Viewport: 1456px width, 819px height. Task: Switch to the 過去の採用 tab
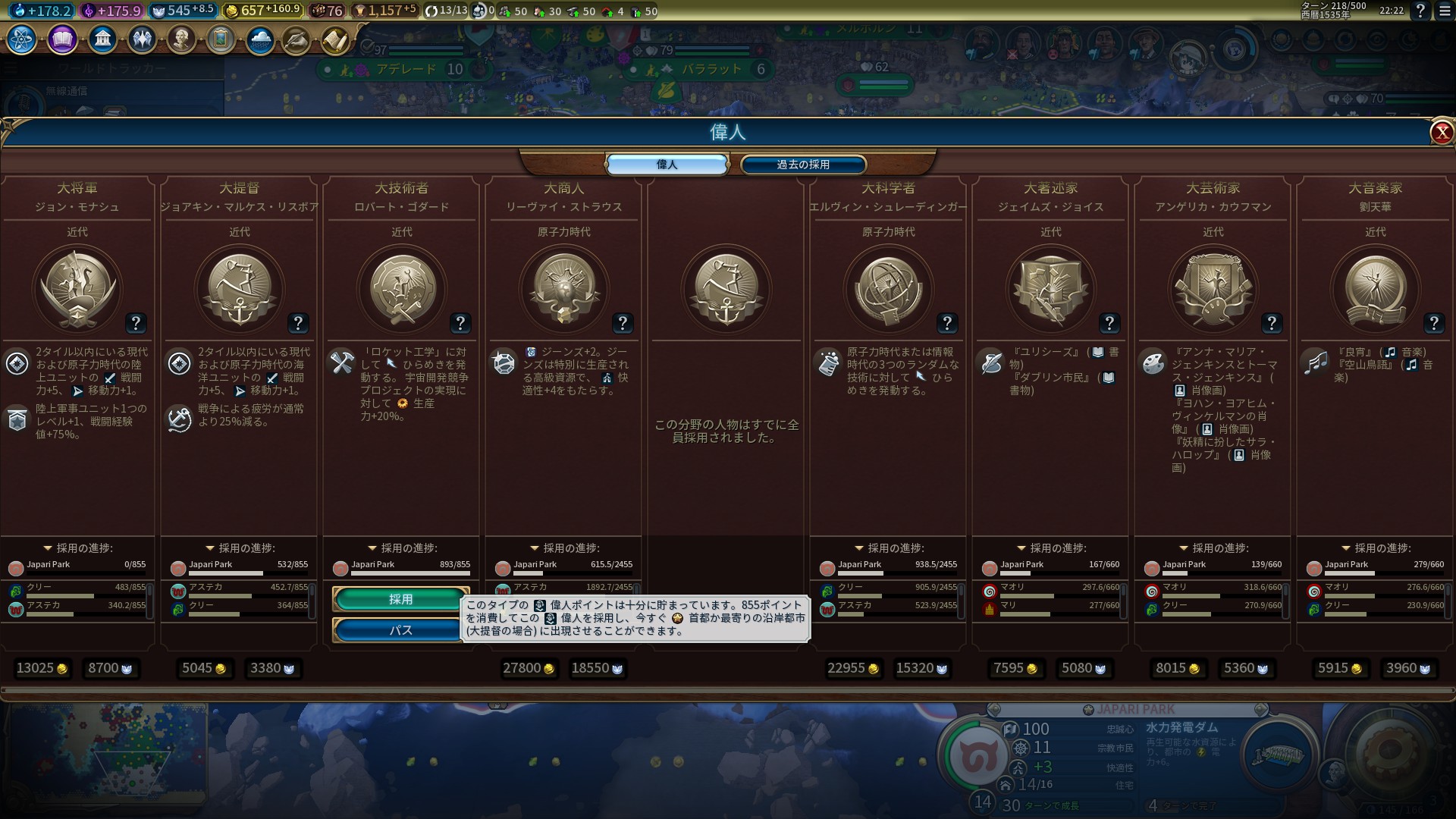[x=802, y=165]
